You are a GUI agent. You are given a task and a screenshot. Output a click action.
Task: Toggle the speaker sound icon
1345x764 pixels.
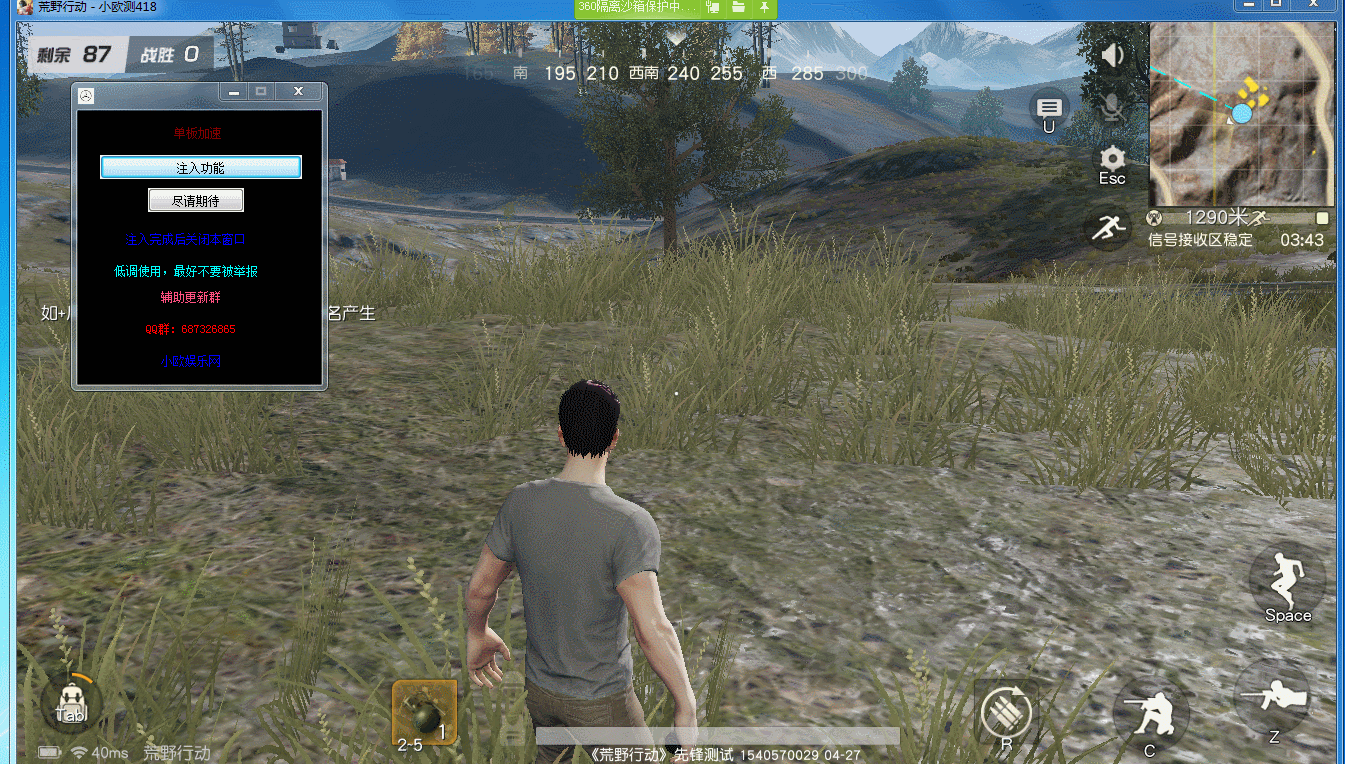[x=1112, y=55]
